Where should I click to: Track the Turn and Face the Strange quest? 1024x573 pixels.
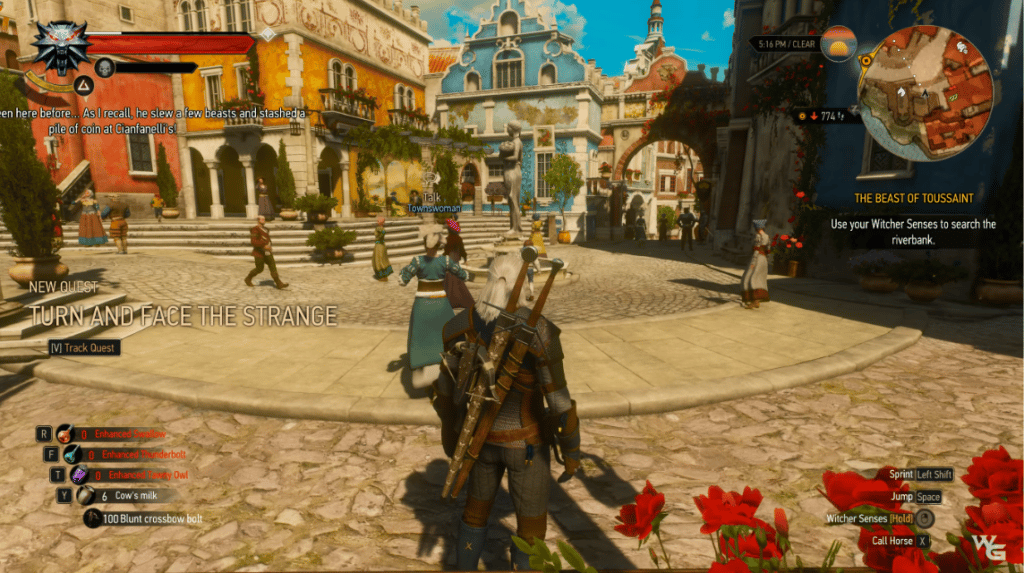85,348
